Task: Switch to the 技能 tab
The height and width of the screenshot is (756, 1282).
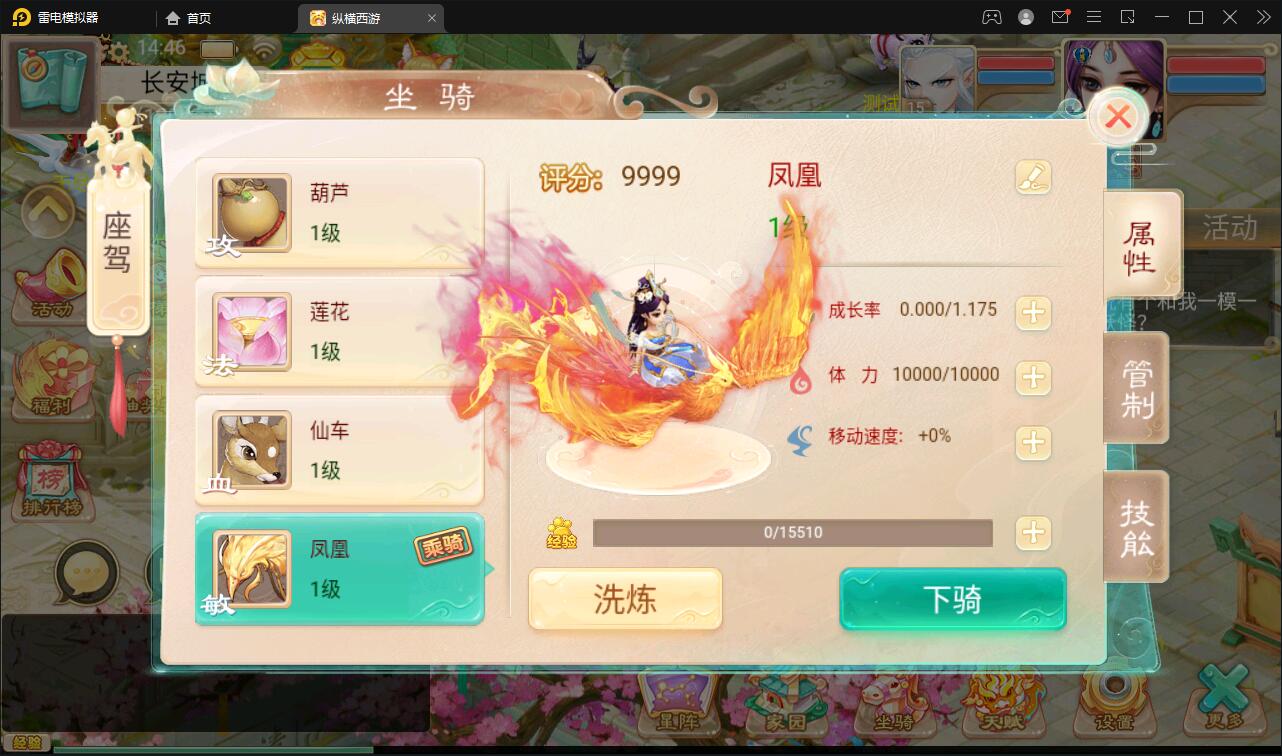Action: [1137, 527]
